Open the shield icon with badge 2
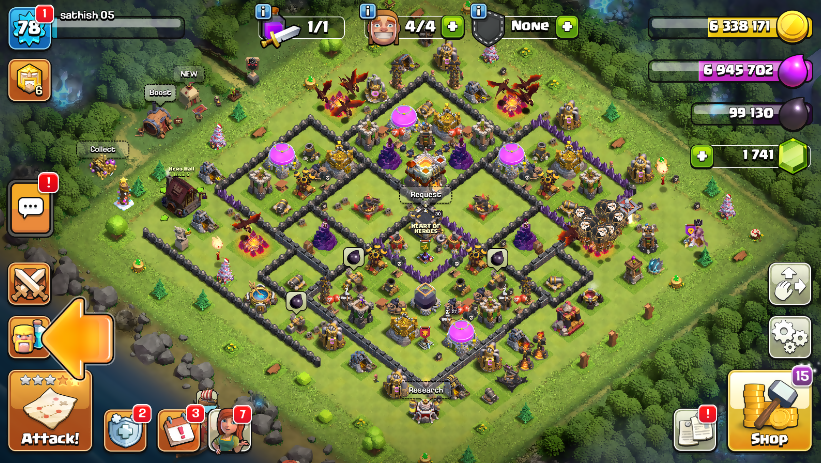 click(125, 430)
